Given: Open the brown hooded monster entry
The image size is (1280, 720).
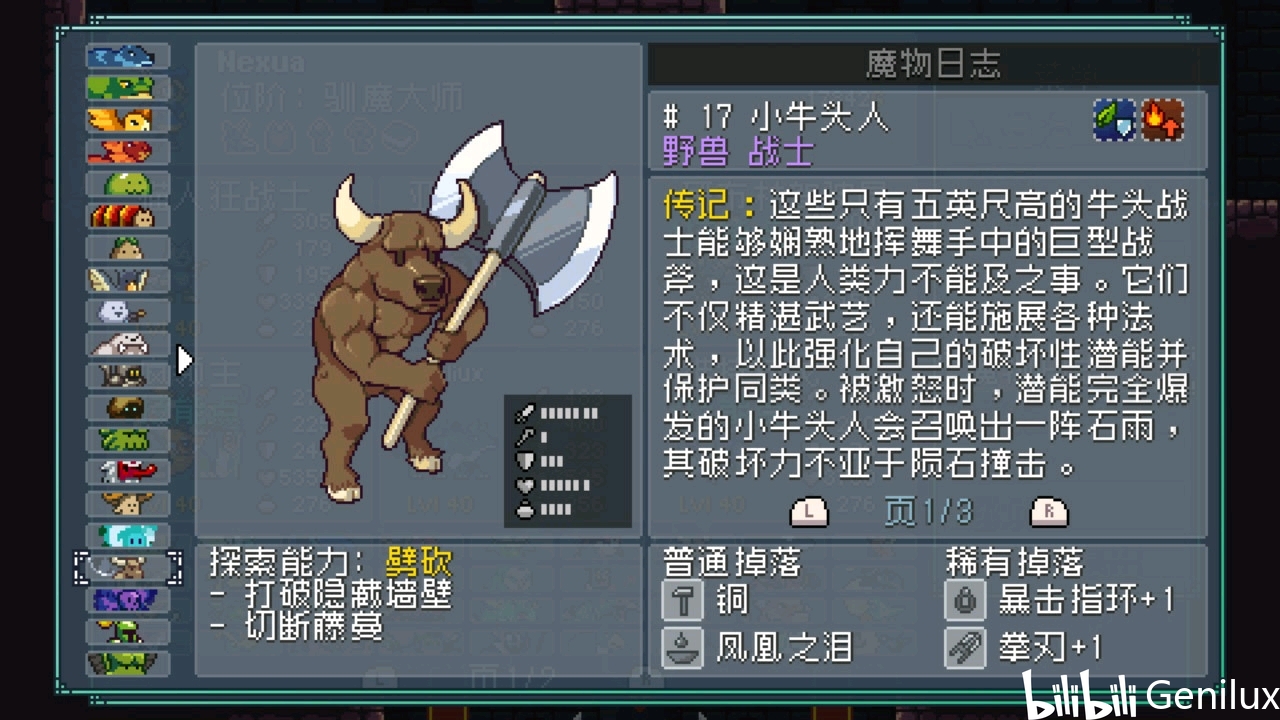Looking at the screenshot, I should [x=127, y=407].
